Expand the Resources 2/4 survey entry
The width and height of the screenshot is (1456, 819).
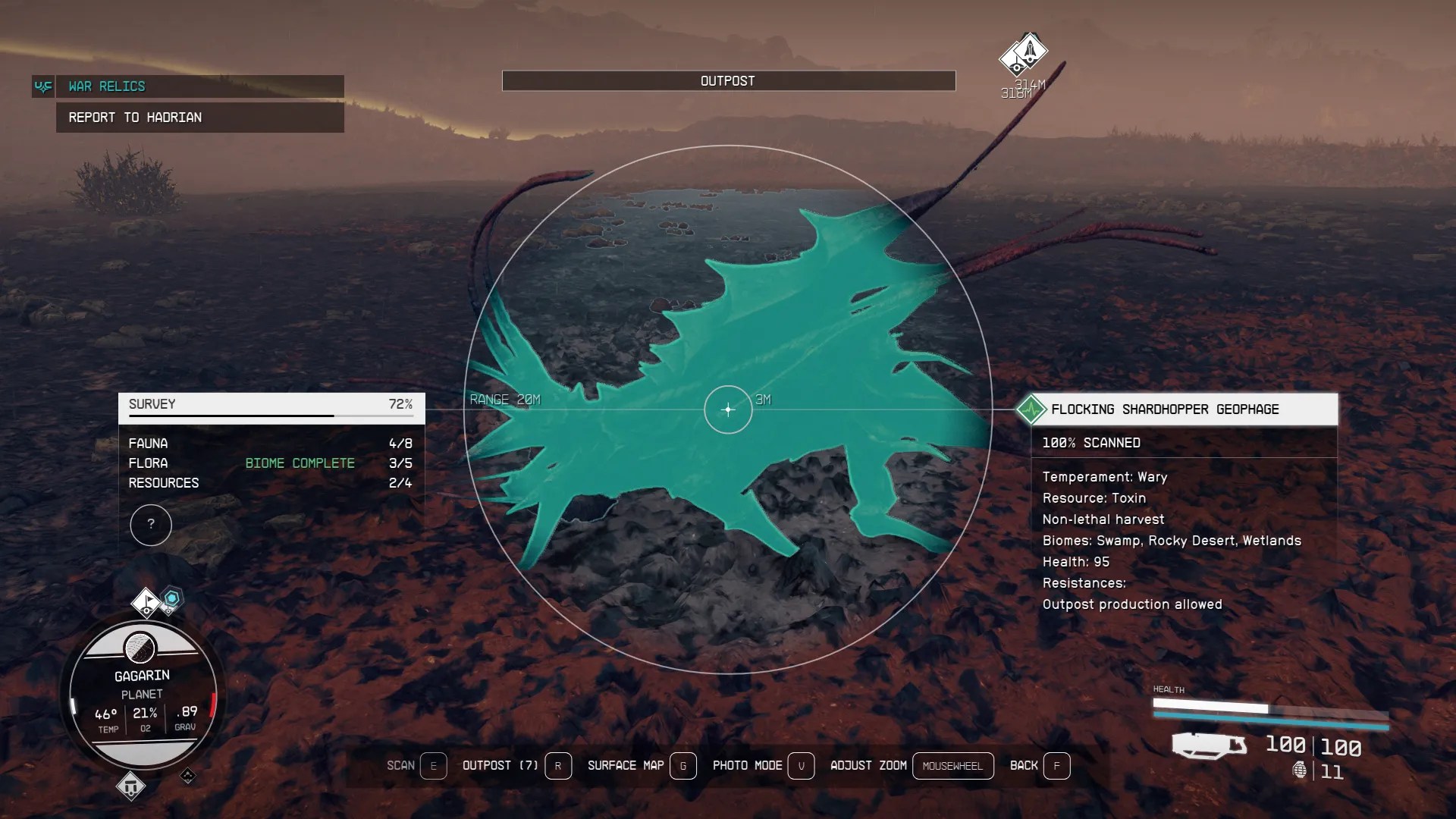[269, 483]
